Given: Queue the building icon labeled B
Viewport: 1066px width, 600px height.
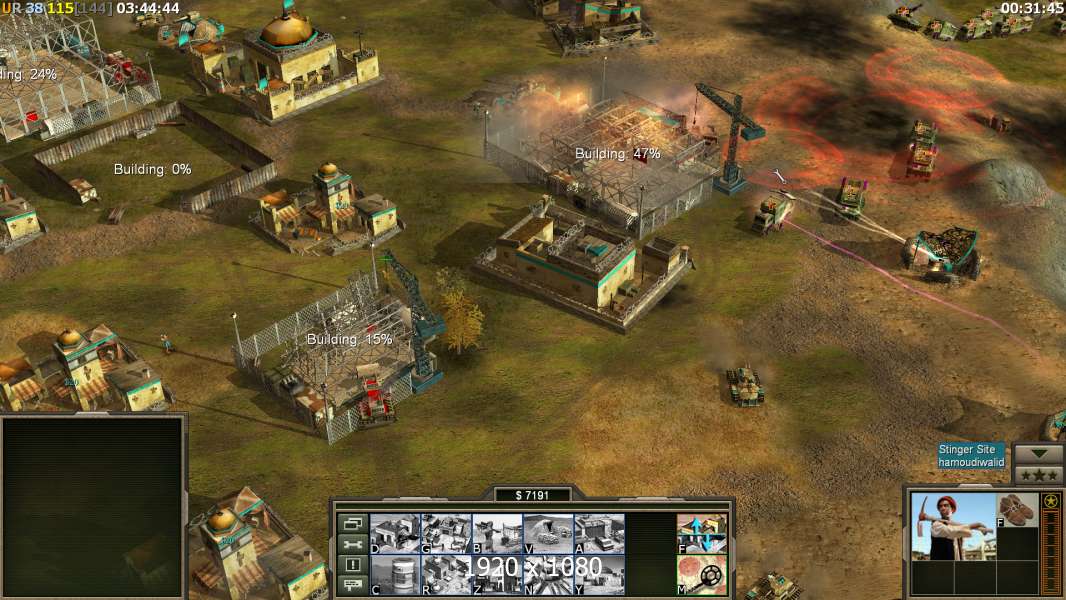Looking at the screenshot, I should 497,534.
